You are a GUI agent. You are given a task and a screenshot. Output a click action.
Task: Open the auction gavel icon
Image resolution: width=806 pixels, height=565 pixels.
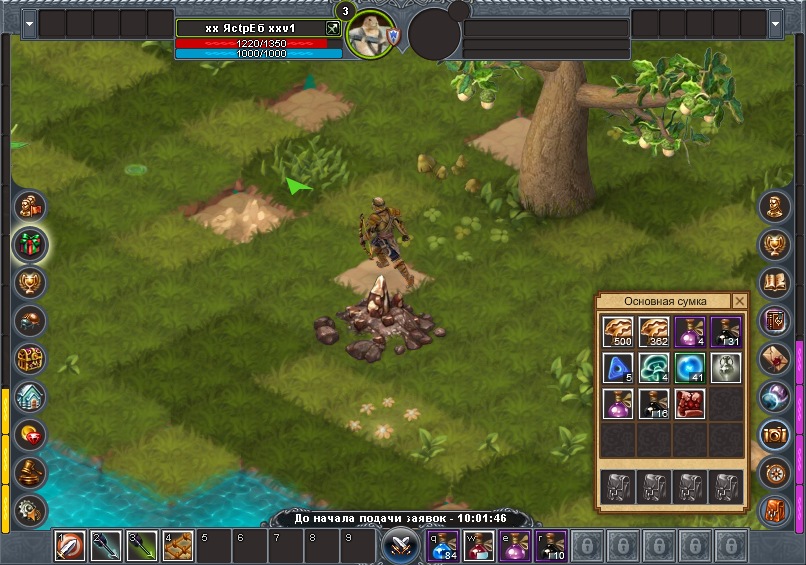tap(30, 471)
